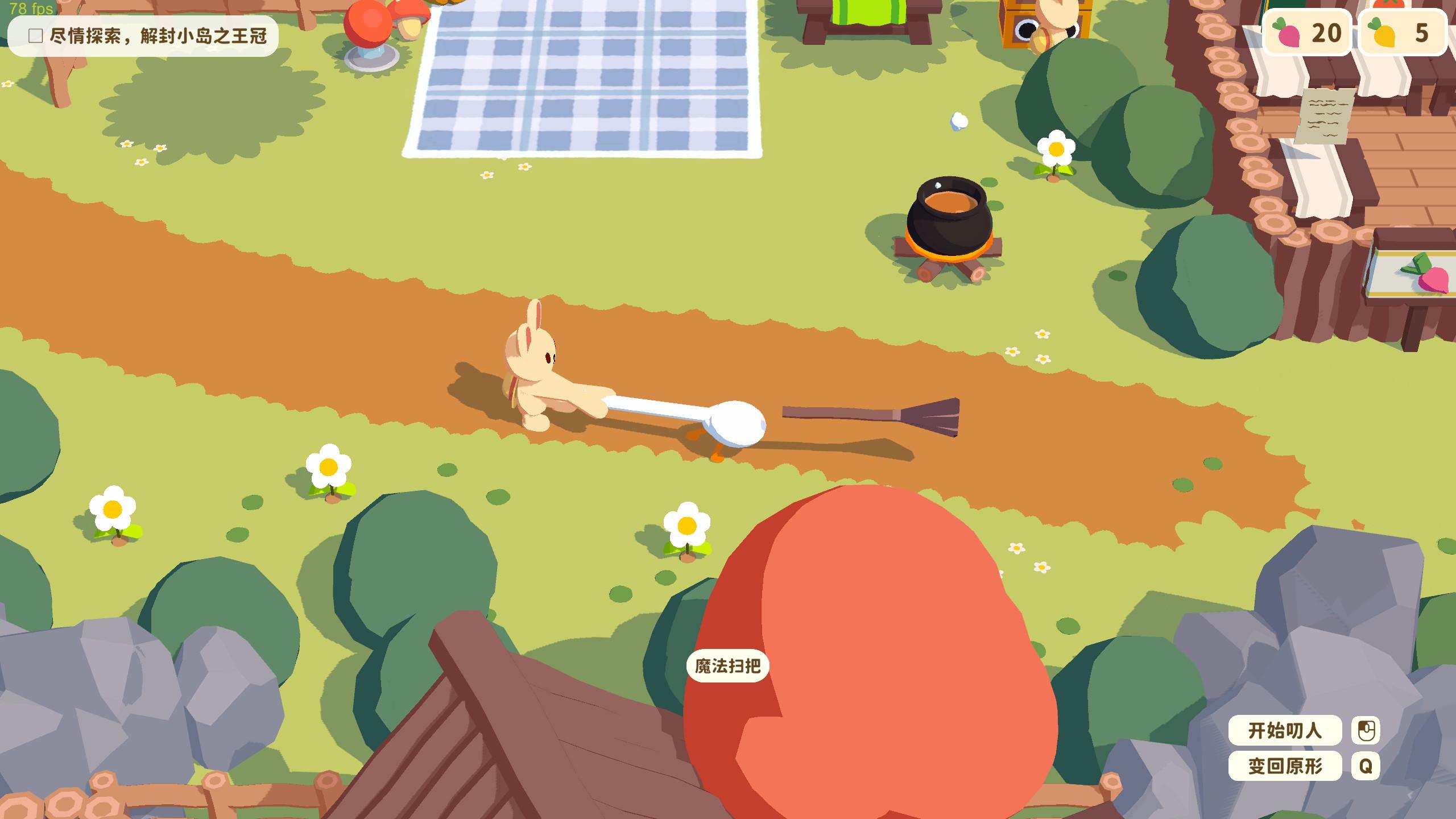Click the carrot counter panel showing 5

(1402, 34)
